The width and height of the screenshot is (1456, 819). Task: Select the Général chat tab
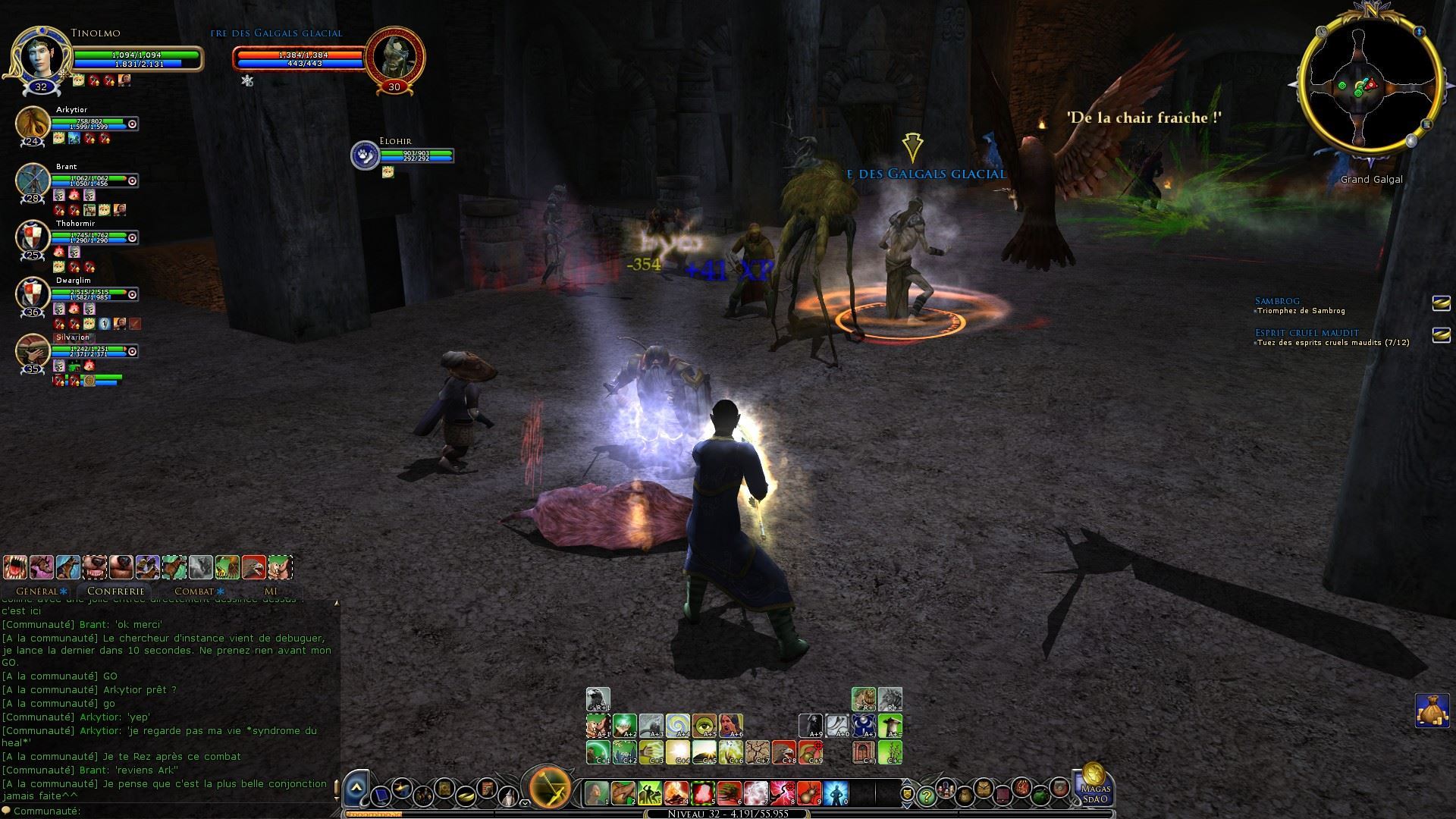click(37, 591)
